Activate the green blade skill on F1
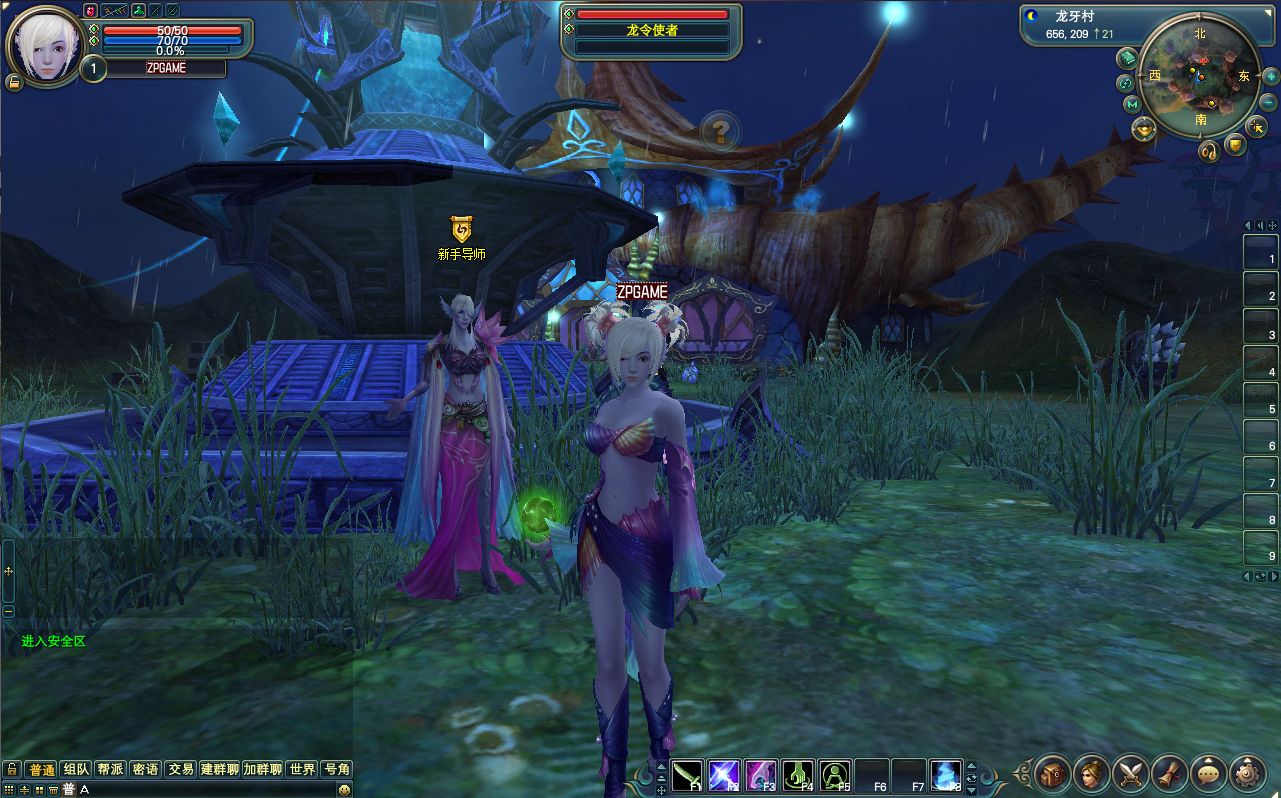Viewport: 1281px width, 798px height. point(687,775)
